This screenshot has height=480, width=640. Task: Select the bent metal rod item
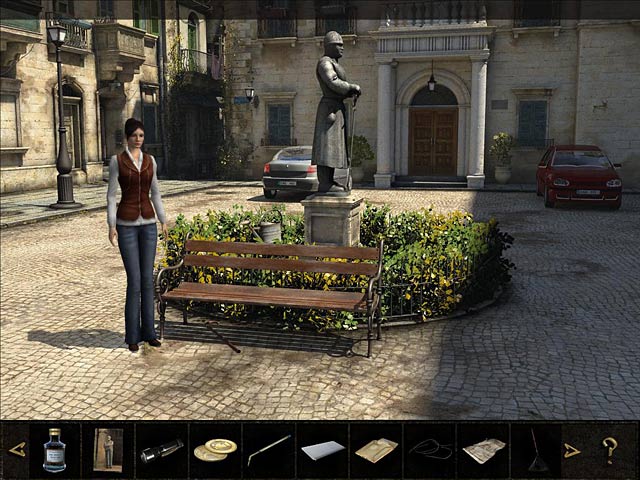click(268, 450)
